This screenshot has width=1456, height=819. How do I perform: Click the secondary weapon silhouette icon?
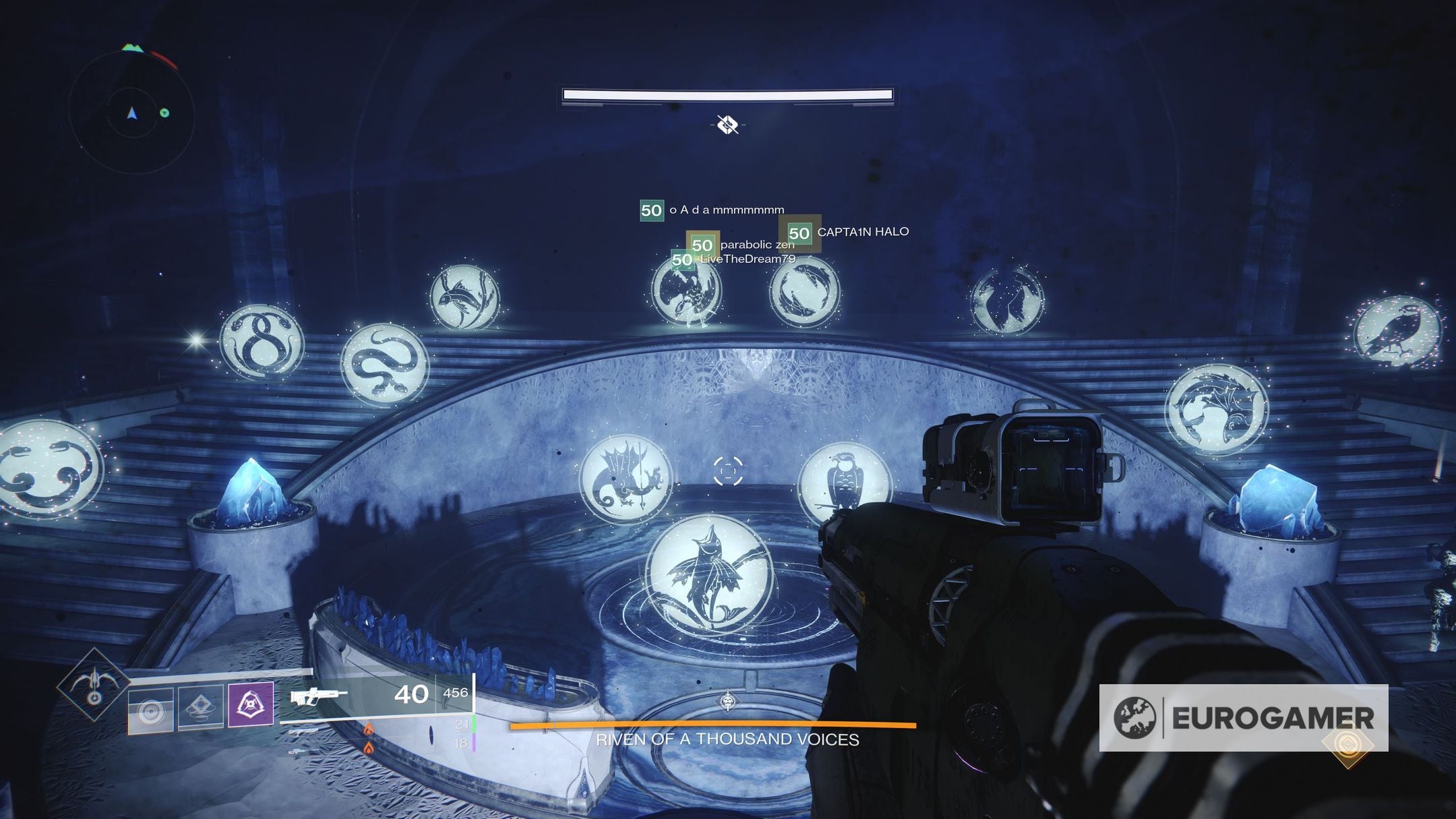303,731
